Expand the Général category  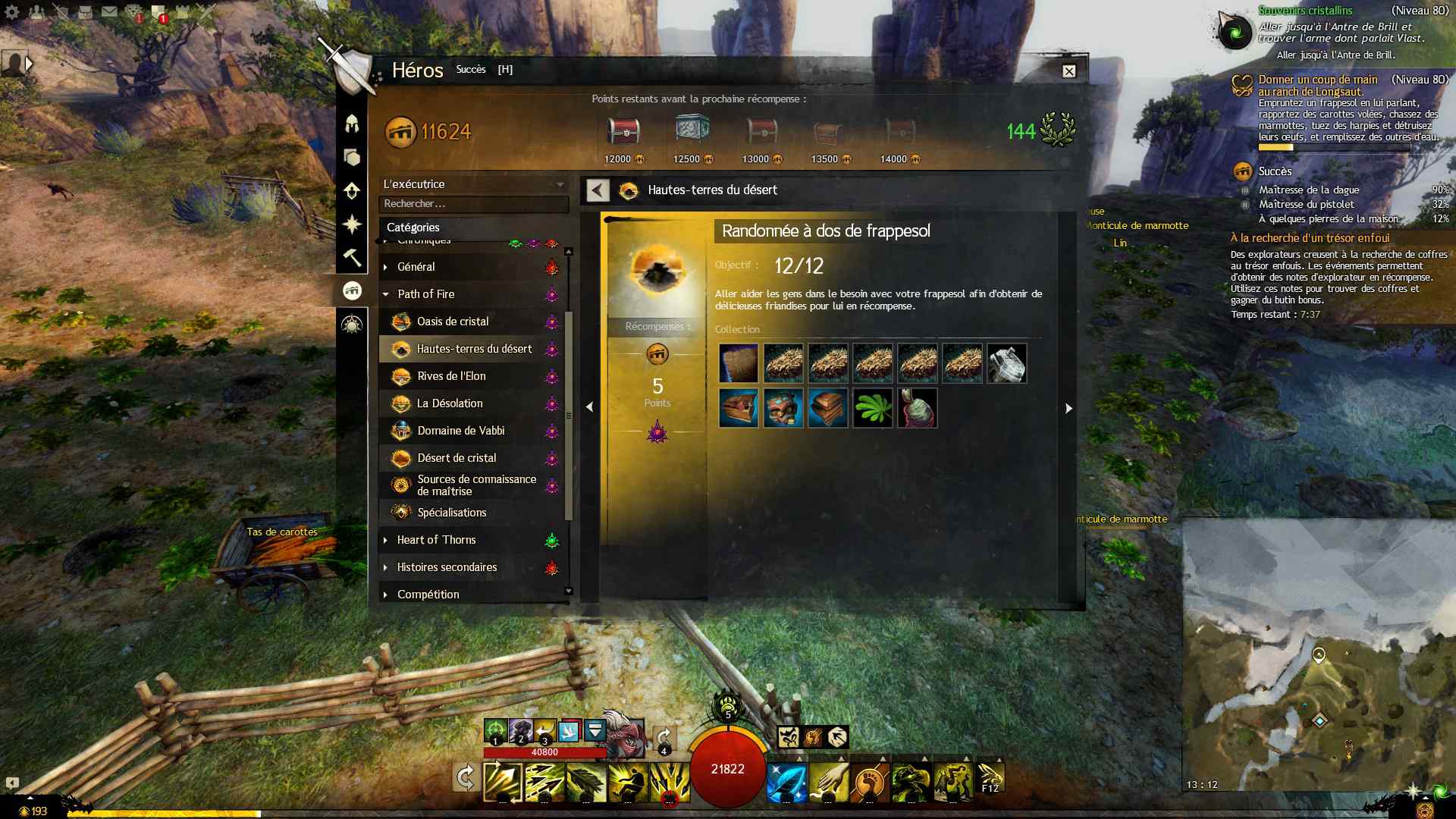coord(416,267)
